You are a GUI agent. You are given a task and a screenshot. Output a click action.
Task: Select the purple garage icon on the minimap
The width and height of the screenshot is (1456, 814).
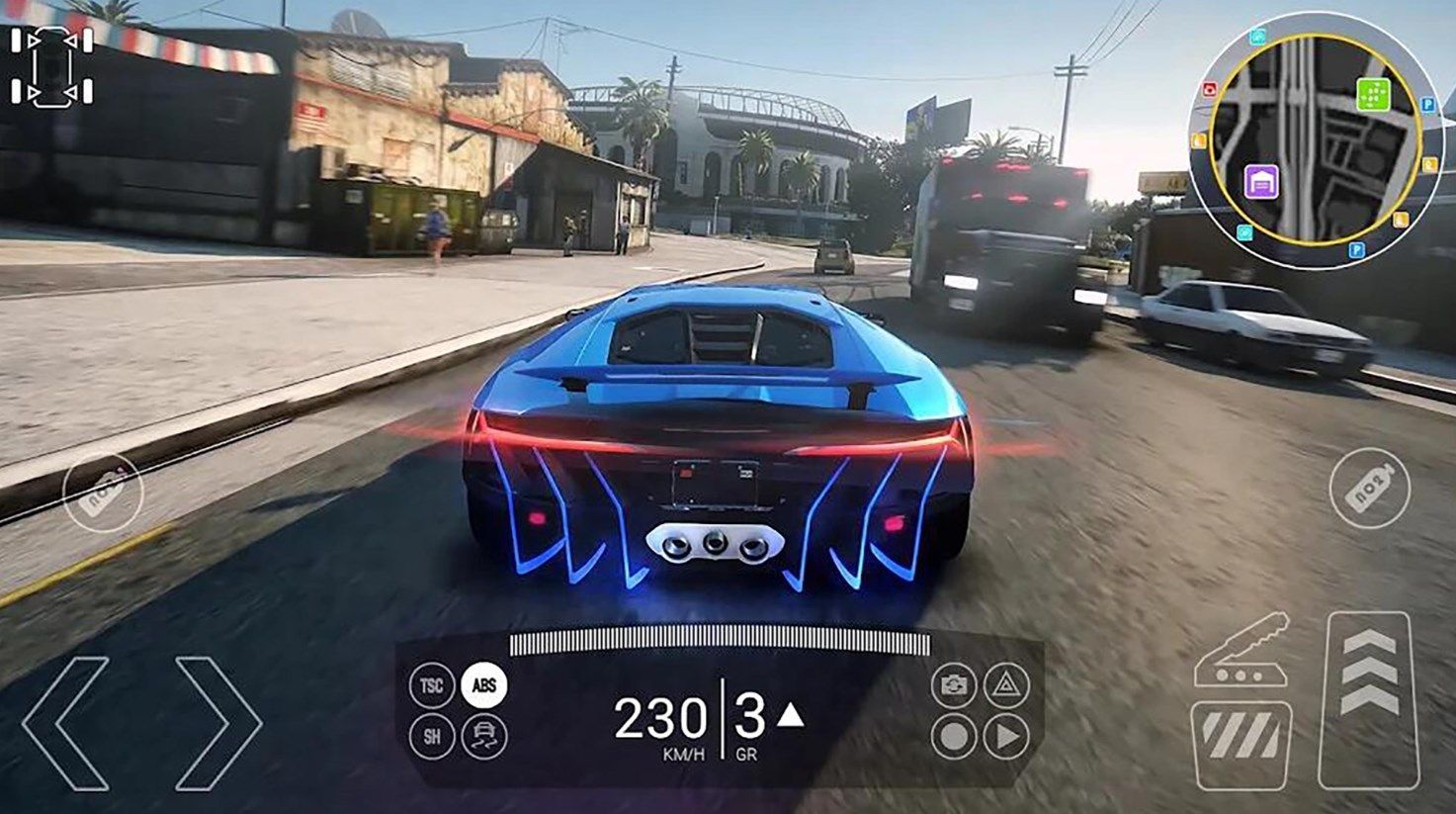[1262, 181]
